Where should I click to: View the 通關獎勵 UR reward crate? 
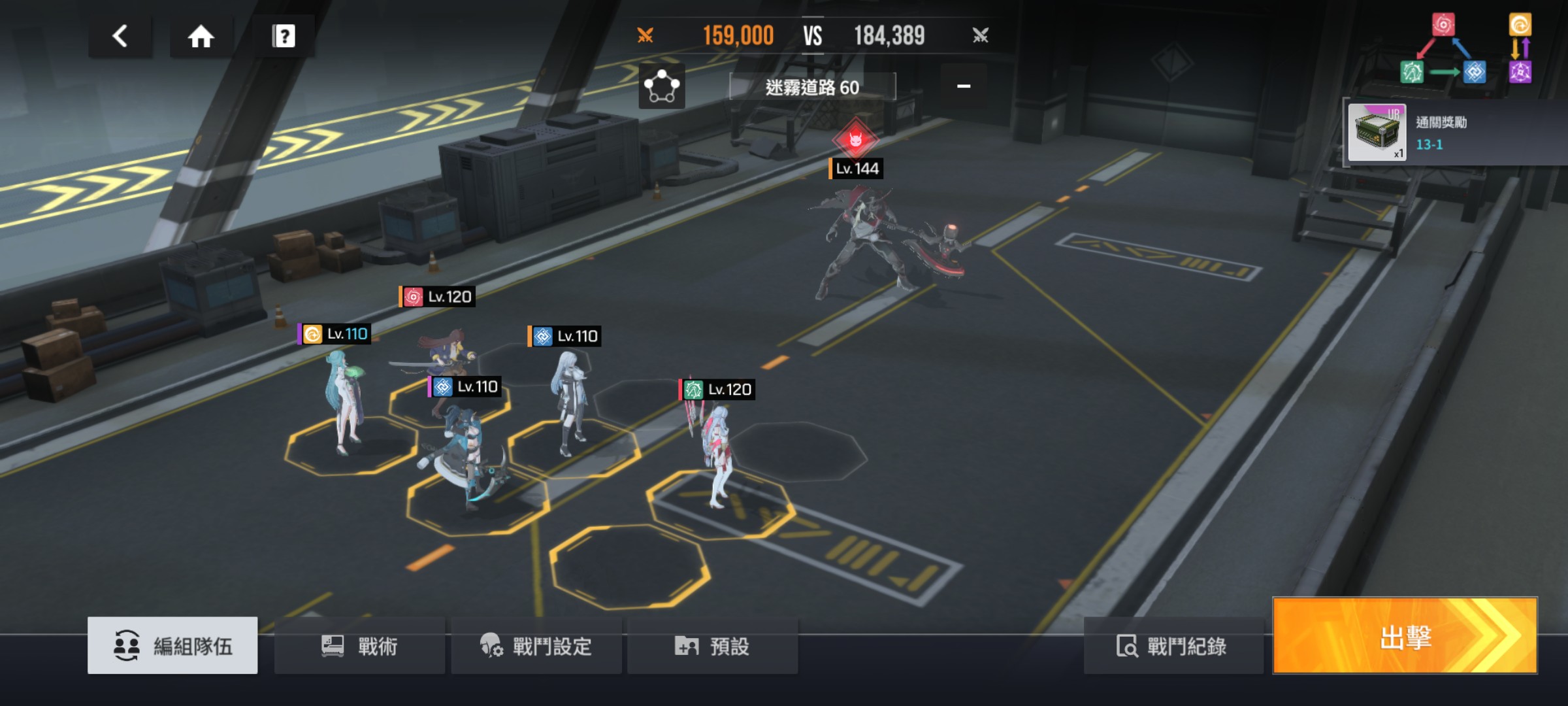click(1377, 132)
